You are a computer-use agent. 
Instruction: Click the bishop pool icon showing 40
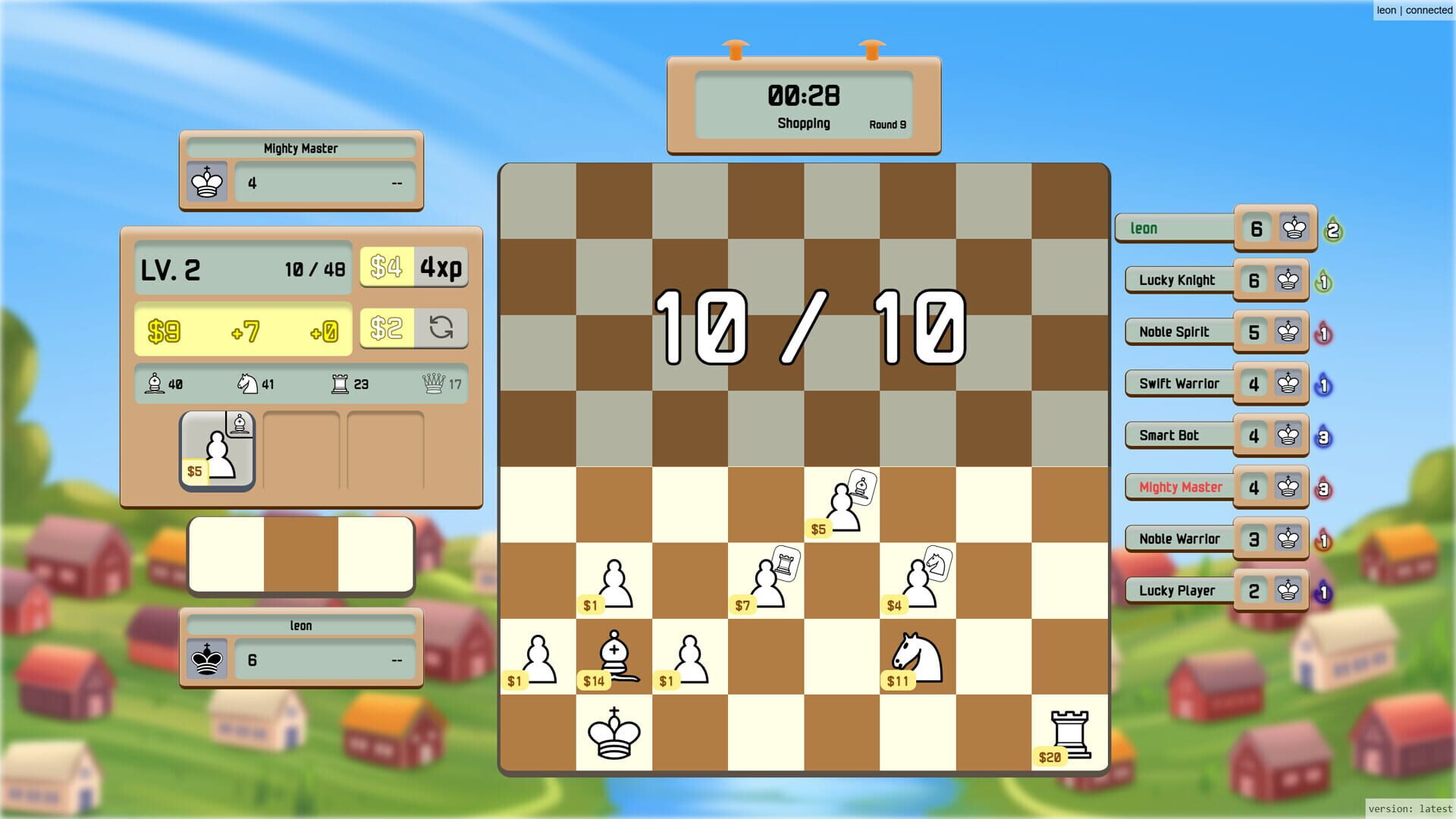[154, 384]
